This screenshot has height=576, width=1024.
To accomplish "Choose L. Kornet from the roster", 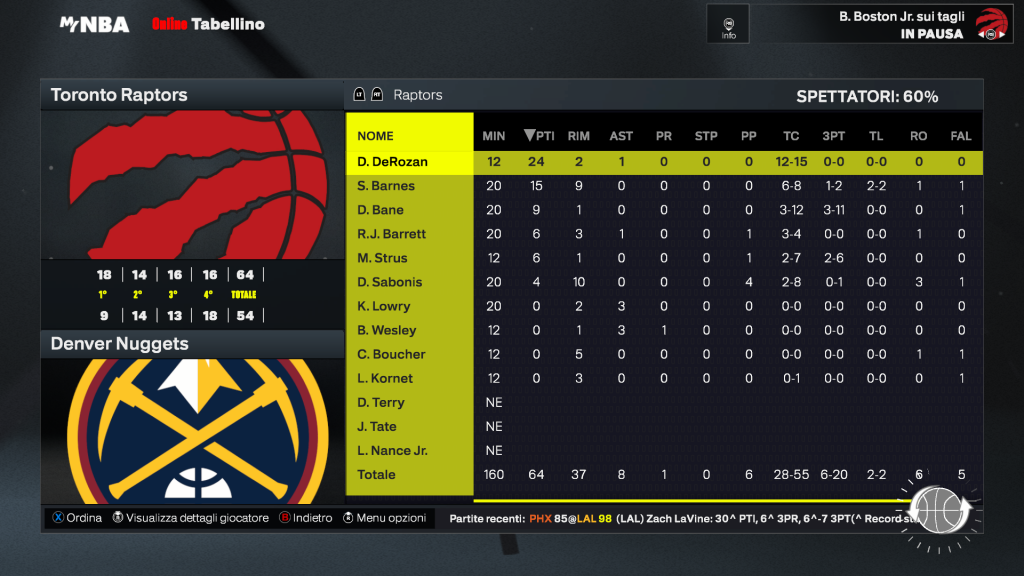I will point(385,378).
